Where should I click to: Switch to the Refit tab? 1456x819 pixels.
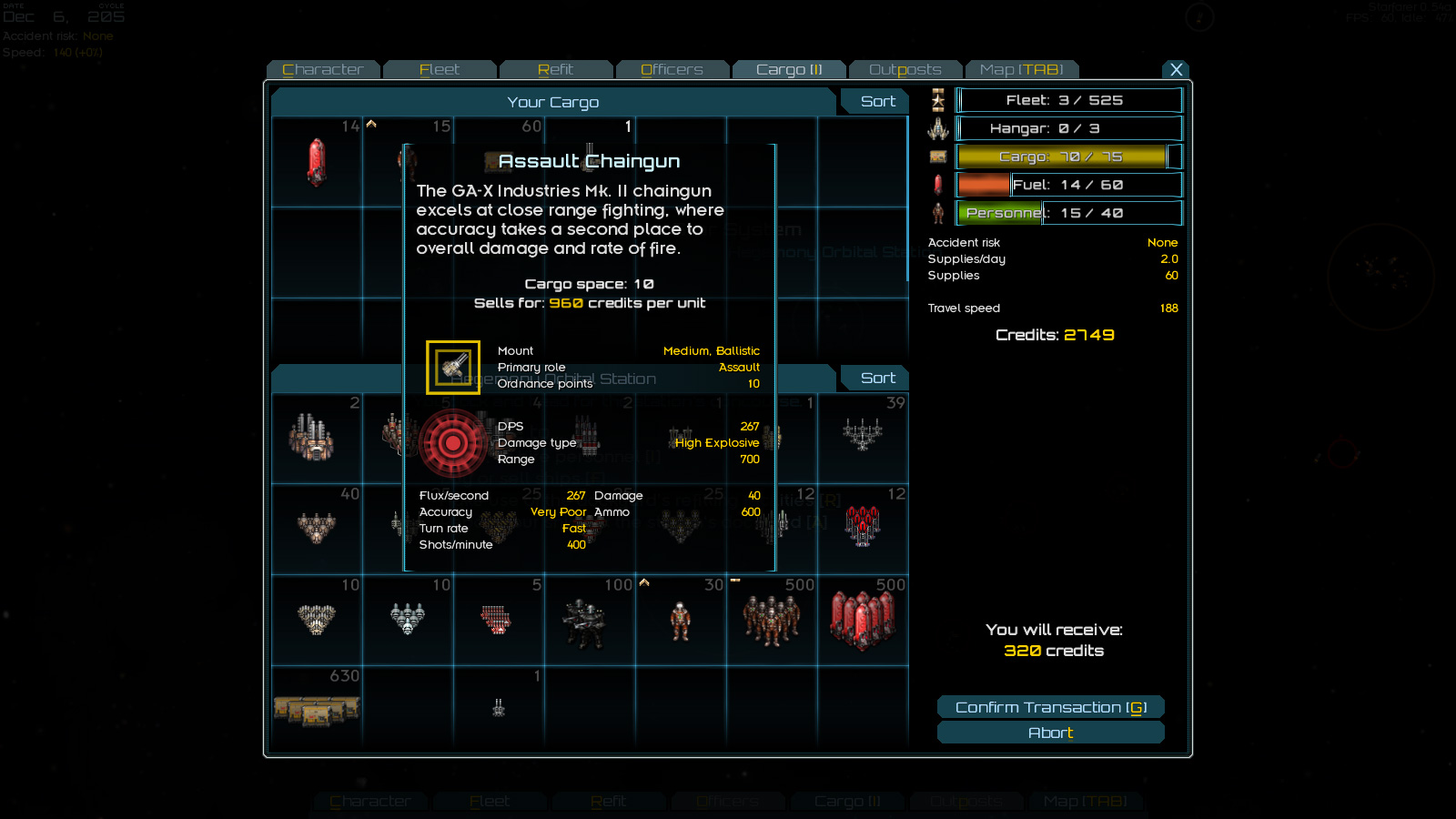(556, 69)
